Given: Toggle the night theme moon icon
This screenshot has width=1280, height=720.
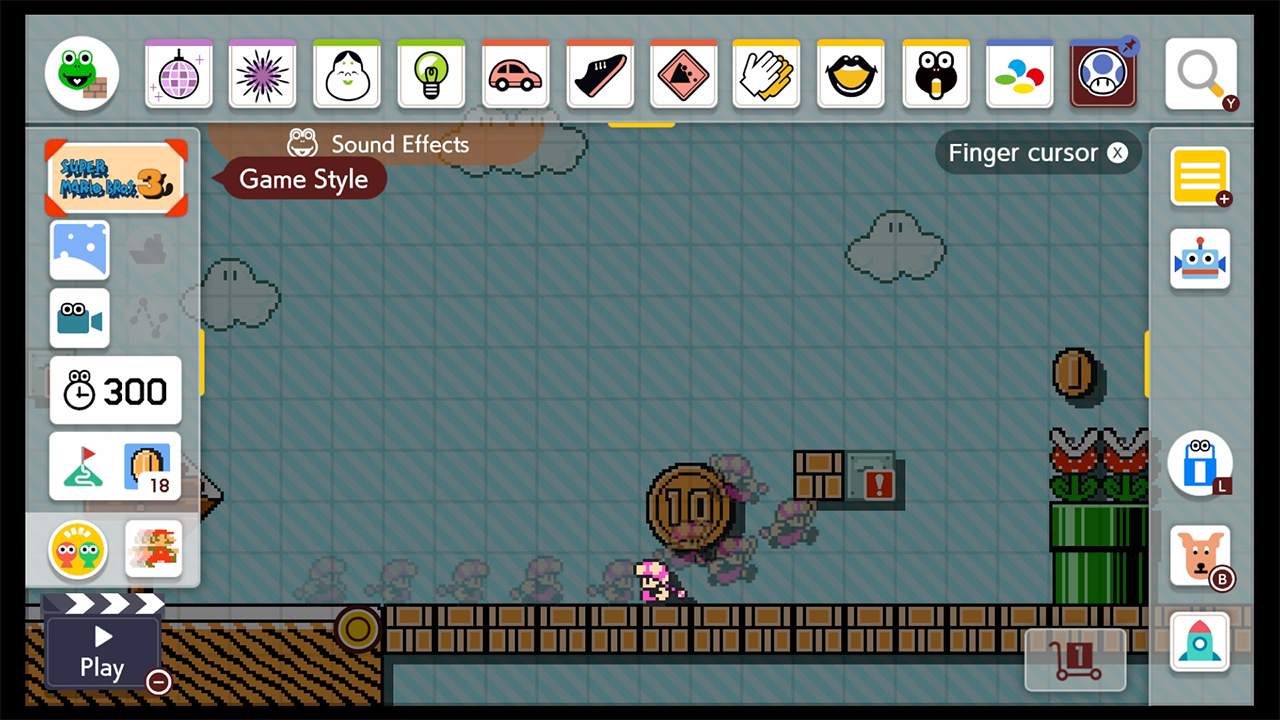Looking at the screenshot, I should (x=79, y=249).
